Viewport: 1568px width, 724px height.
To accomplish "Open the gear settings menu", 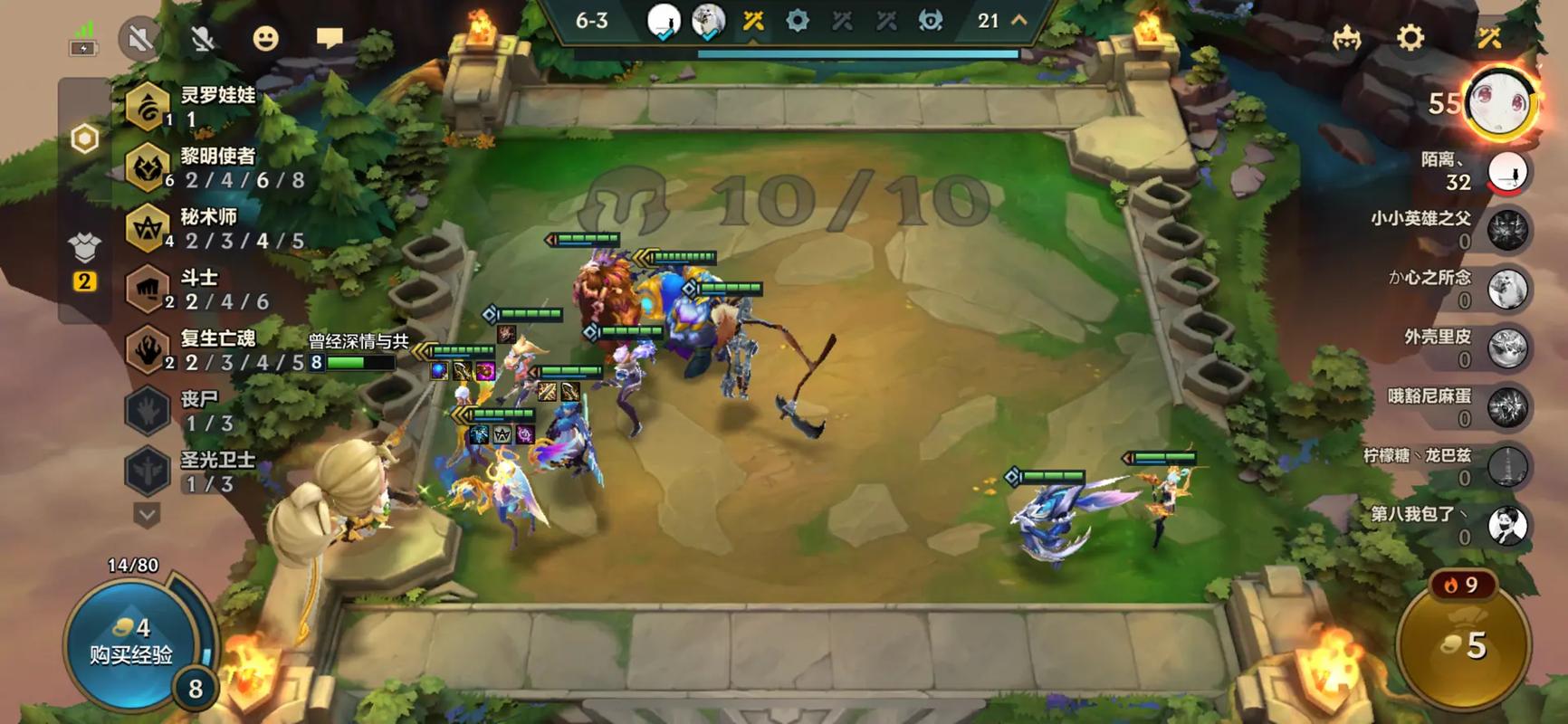I will coord(1410,38).
